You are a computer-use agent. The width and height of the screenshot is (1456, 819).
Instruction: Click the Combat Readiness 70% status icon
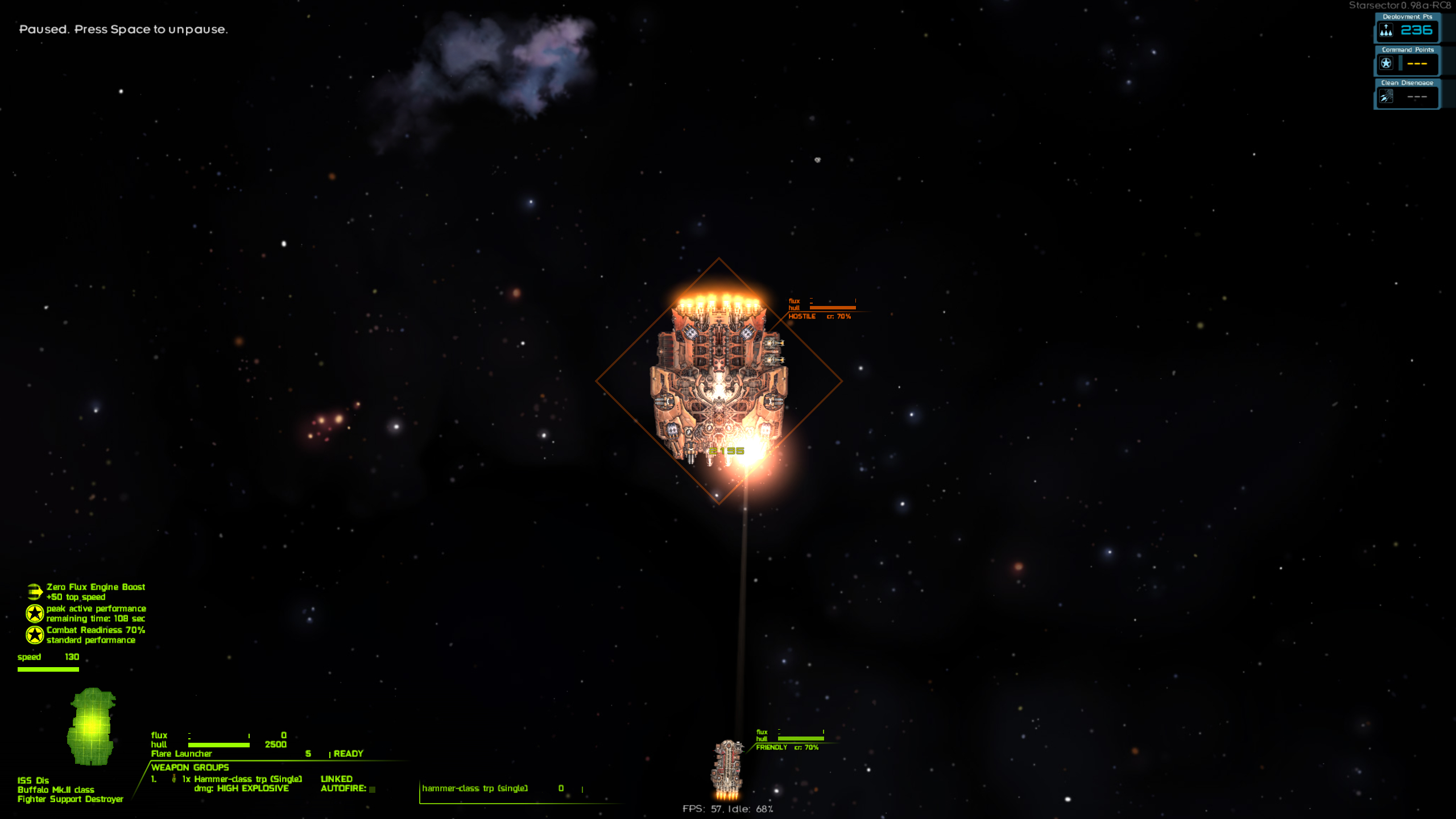(x=35, y=635)
